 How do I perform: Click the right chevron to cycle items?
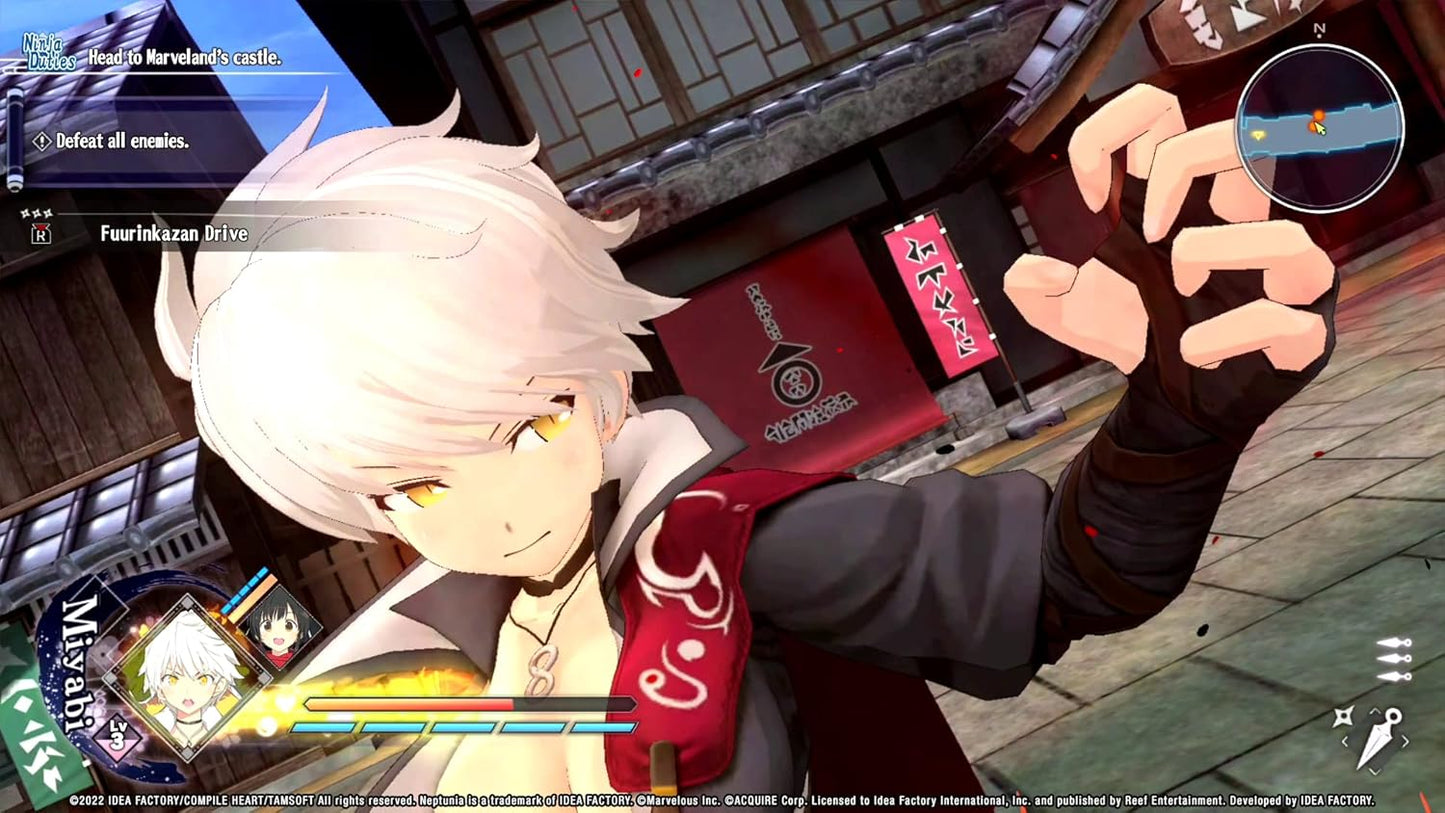[x=1405, y=740]
